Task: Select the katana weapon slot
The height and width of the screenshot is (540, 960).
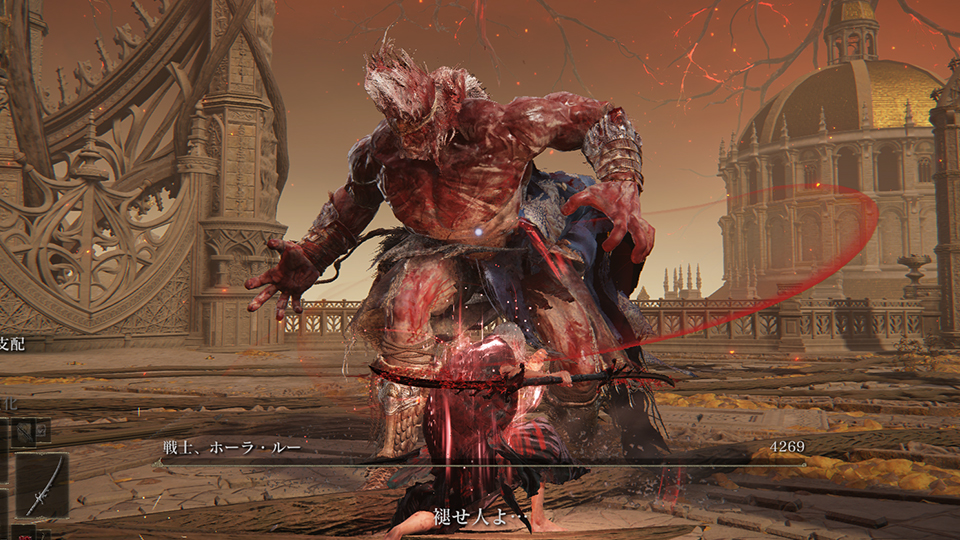Action: 43,486
